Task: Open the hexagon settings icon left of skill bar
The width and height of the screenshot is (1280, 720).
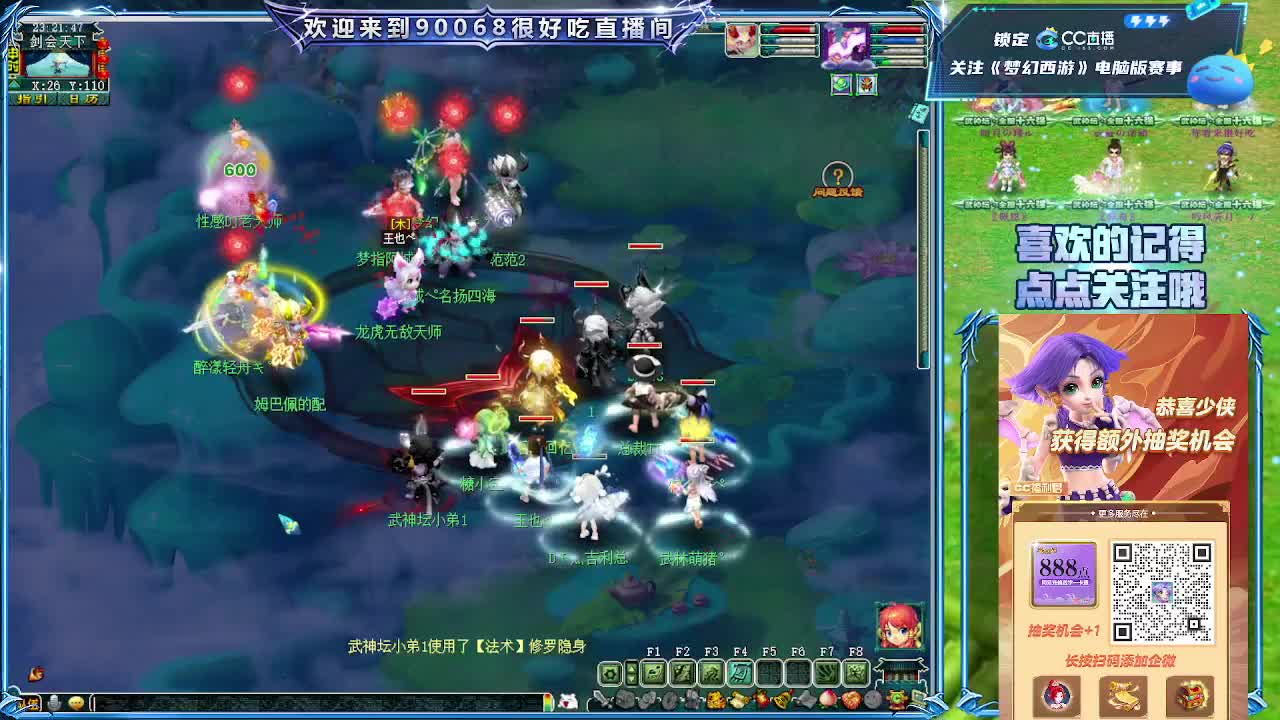Action: pos(609,672)
